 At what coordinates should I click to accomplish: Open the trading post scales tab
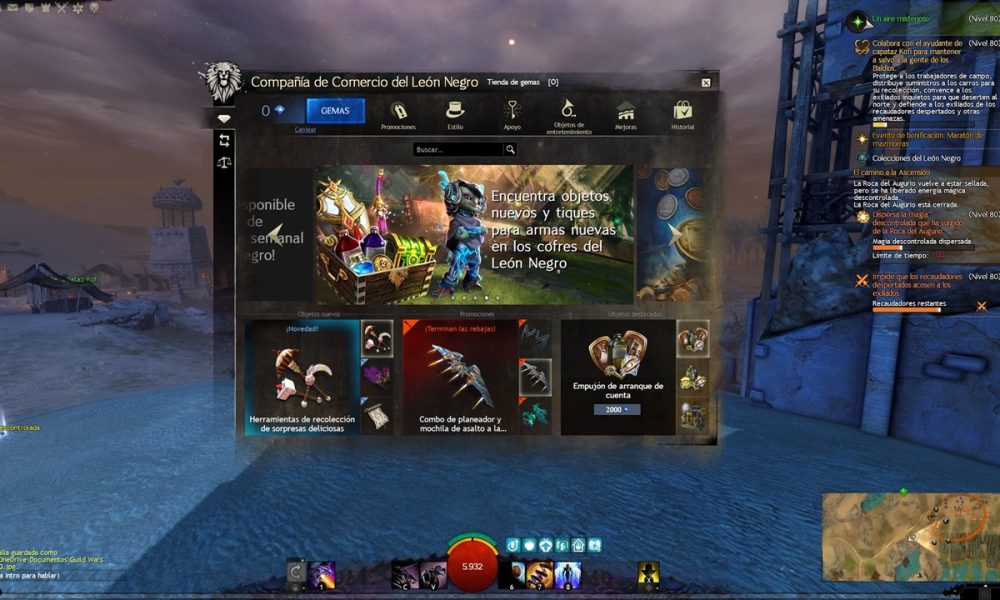[225, 161]
